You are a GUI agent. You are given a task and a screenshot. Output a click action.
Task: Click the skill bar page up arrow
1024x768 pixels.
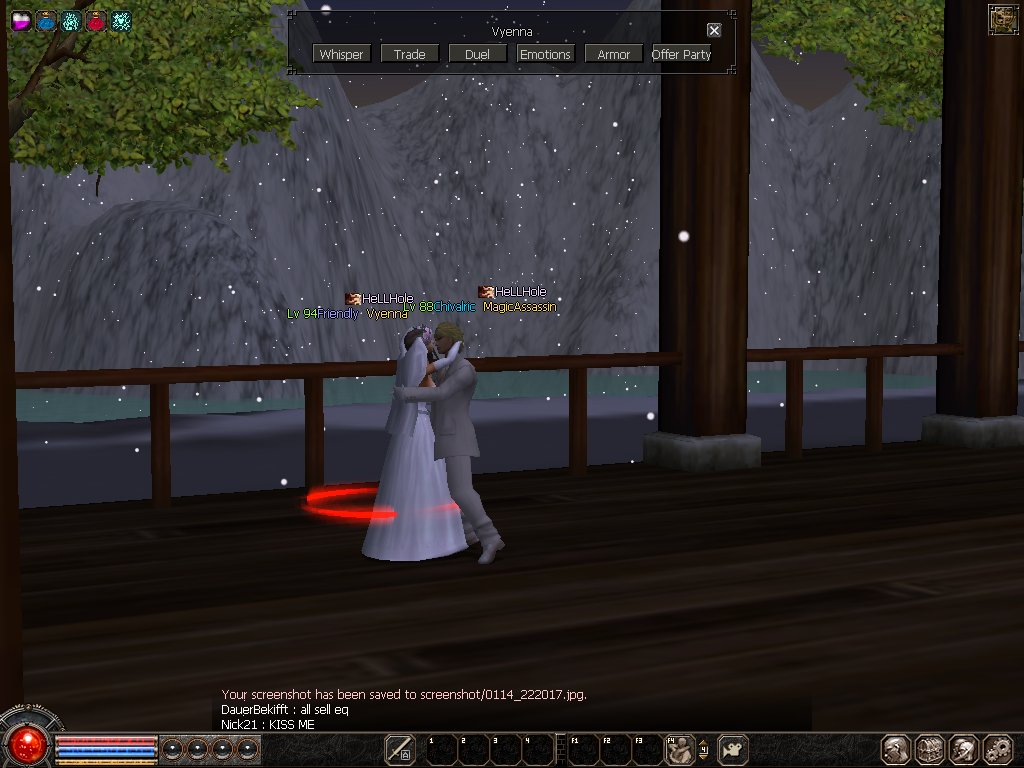click(703, 741)
